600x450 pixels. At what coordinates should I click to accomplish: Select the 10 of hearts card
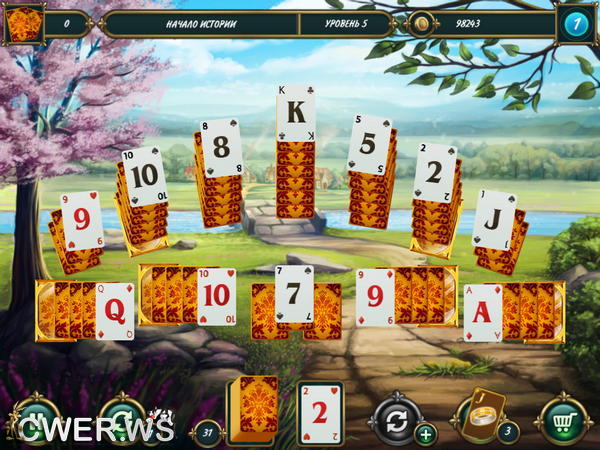(216, 295)
